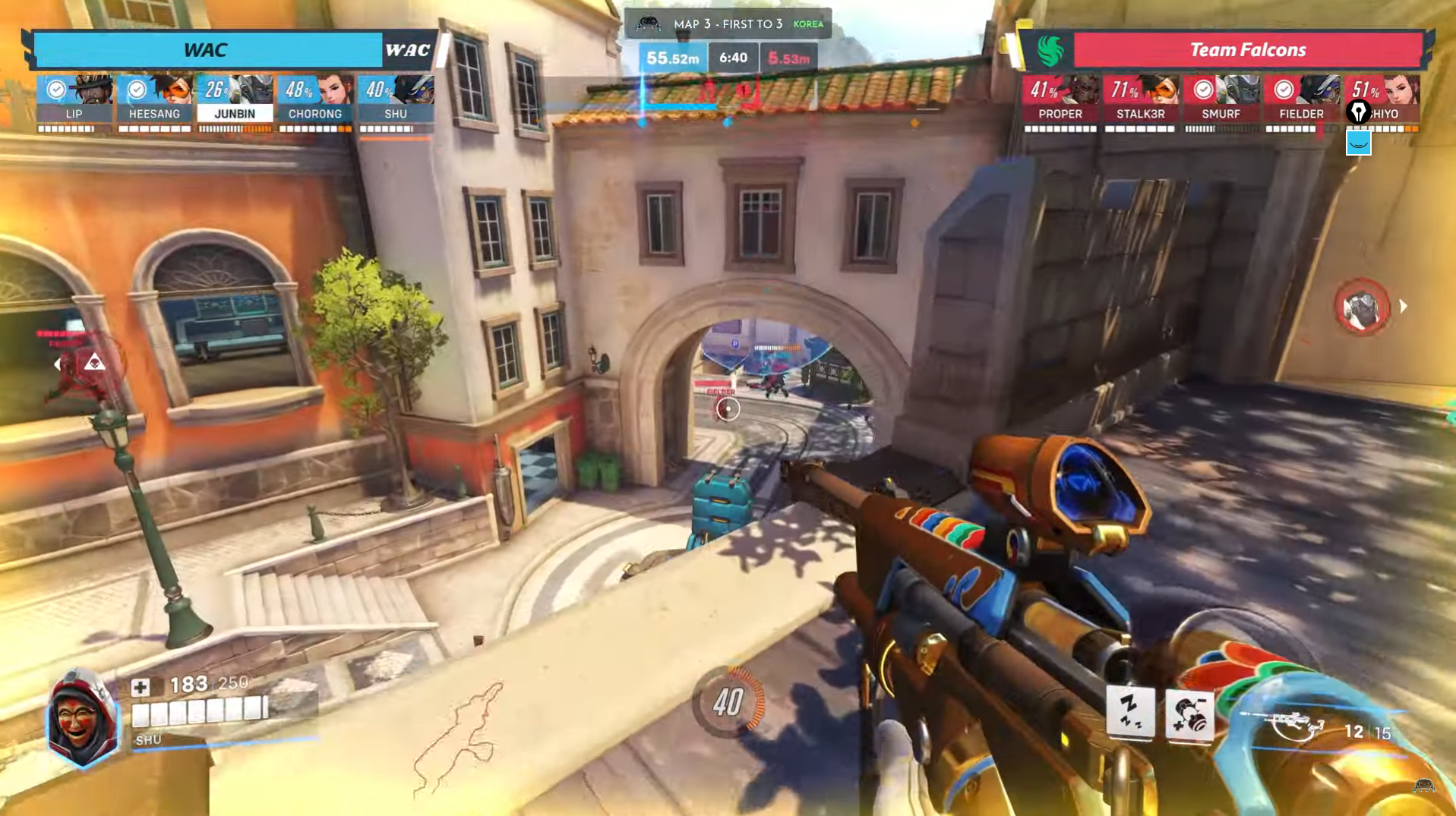Click the Ana hero portrait
1456x816 pixels.
click(81, 718)
